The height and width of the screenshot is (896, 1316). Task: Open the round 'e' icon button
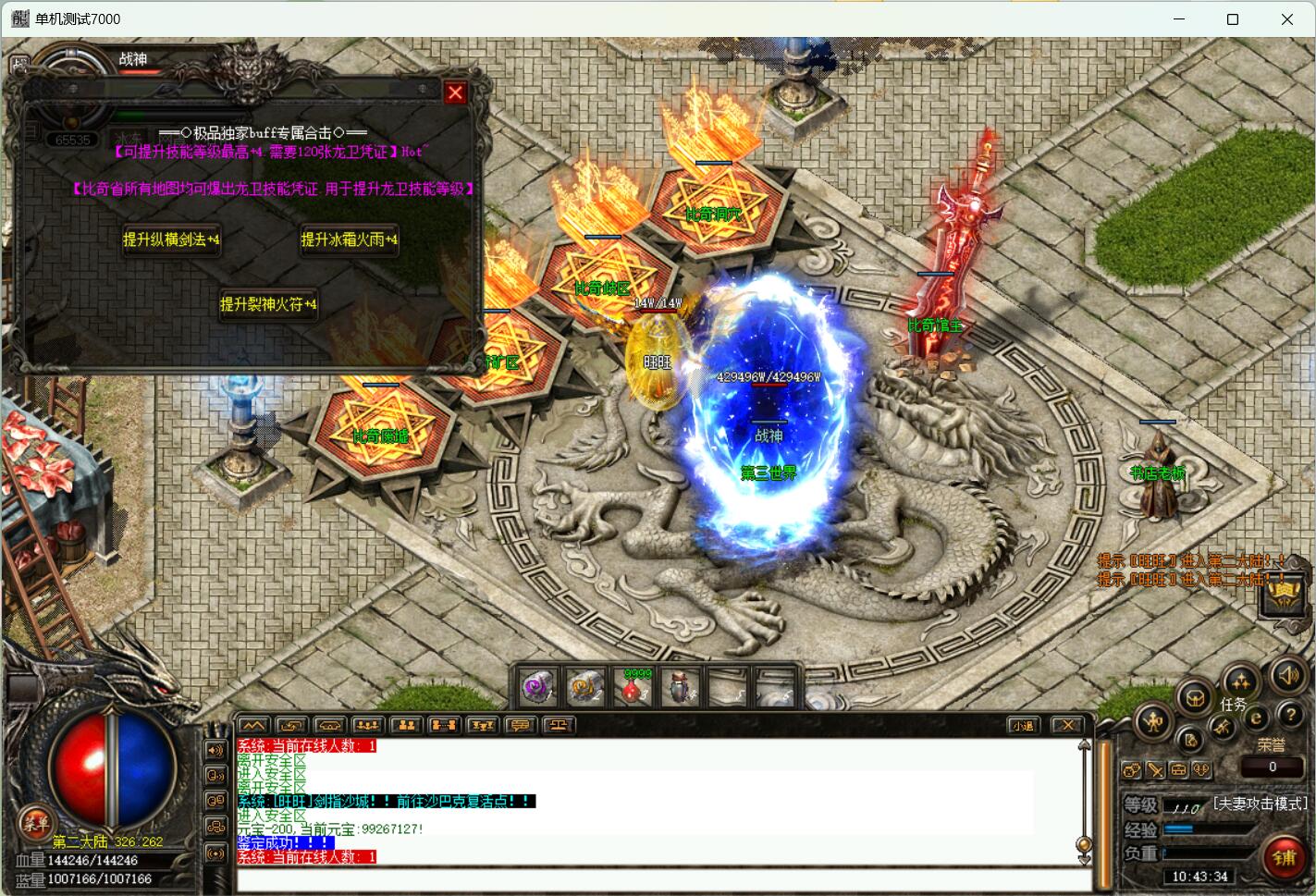click(x=1255, y=717)
